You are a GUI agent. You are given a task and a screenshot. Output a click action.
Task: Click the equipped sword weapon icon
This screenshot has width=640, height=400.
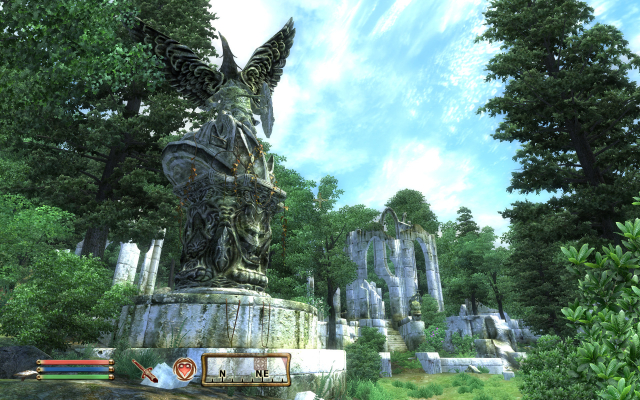pyautogui.click(x=145, y=371)
